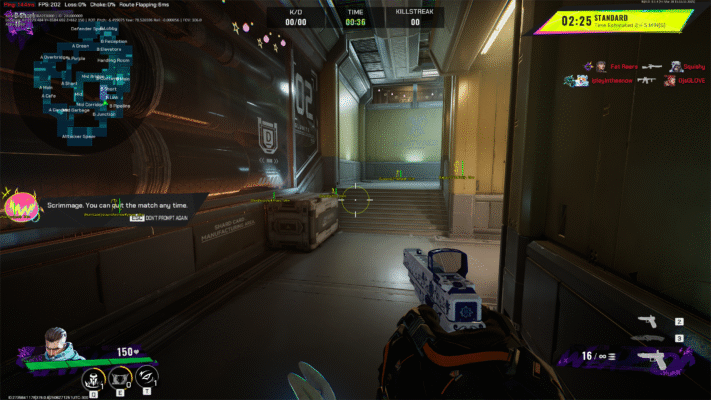This screenshot has height=400, width=711.
Task: Choose Don't Prompt Again on the scrimmage notice
Action: point(165,218)
